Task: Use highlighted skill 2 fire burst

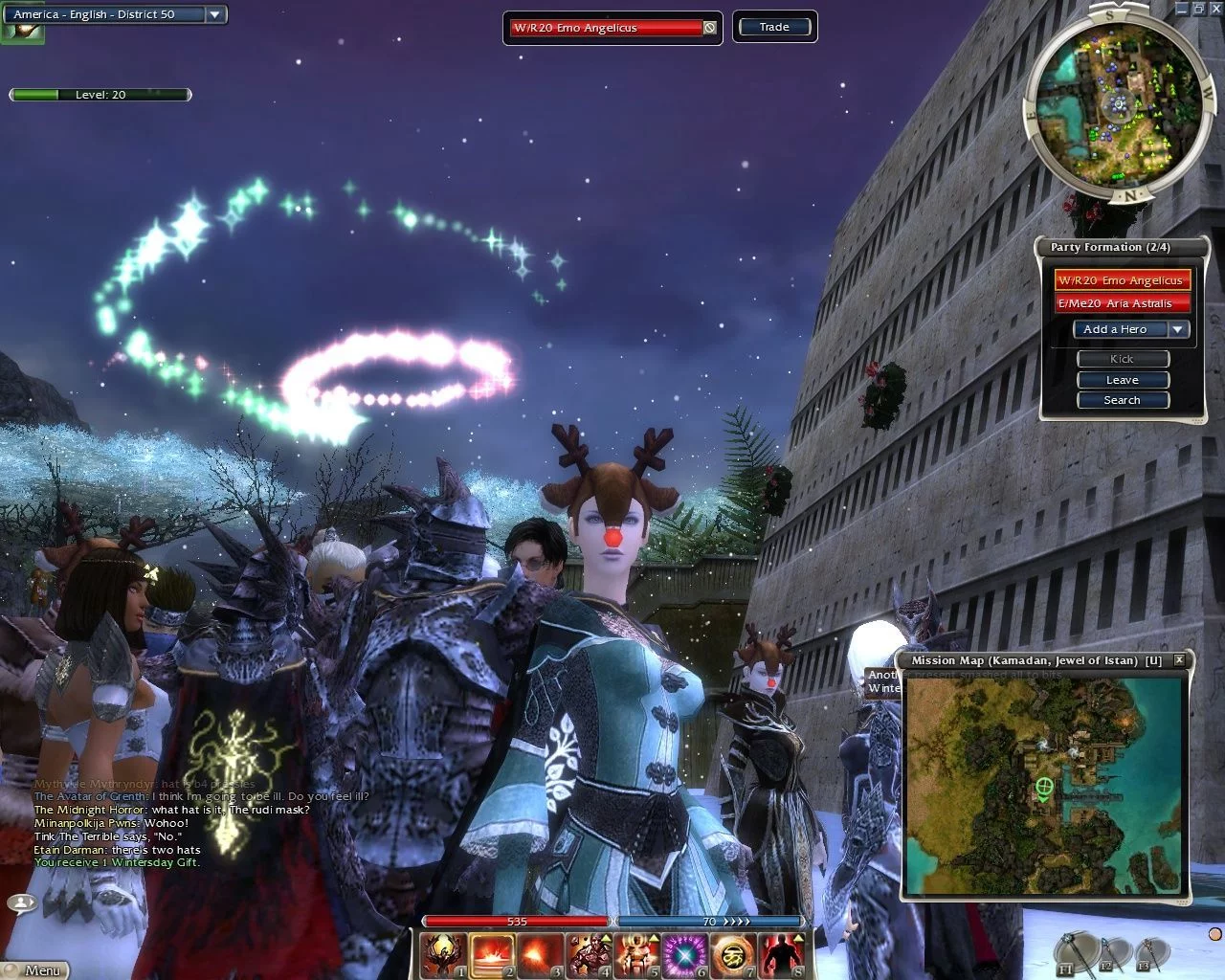Action: pos(492,954)
